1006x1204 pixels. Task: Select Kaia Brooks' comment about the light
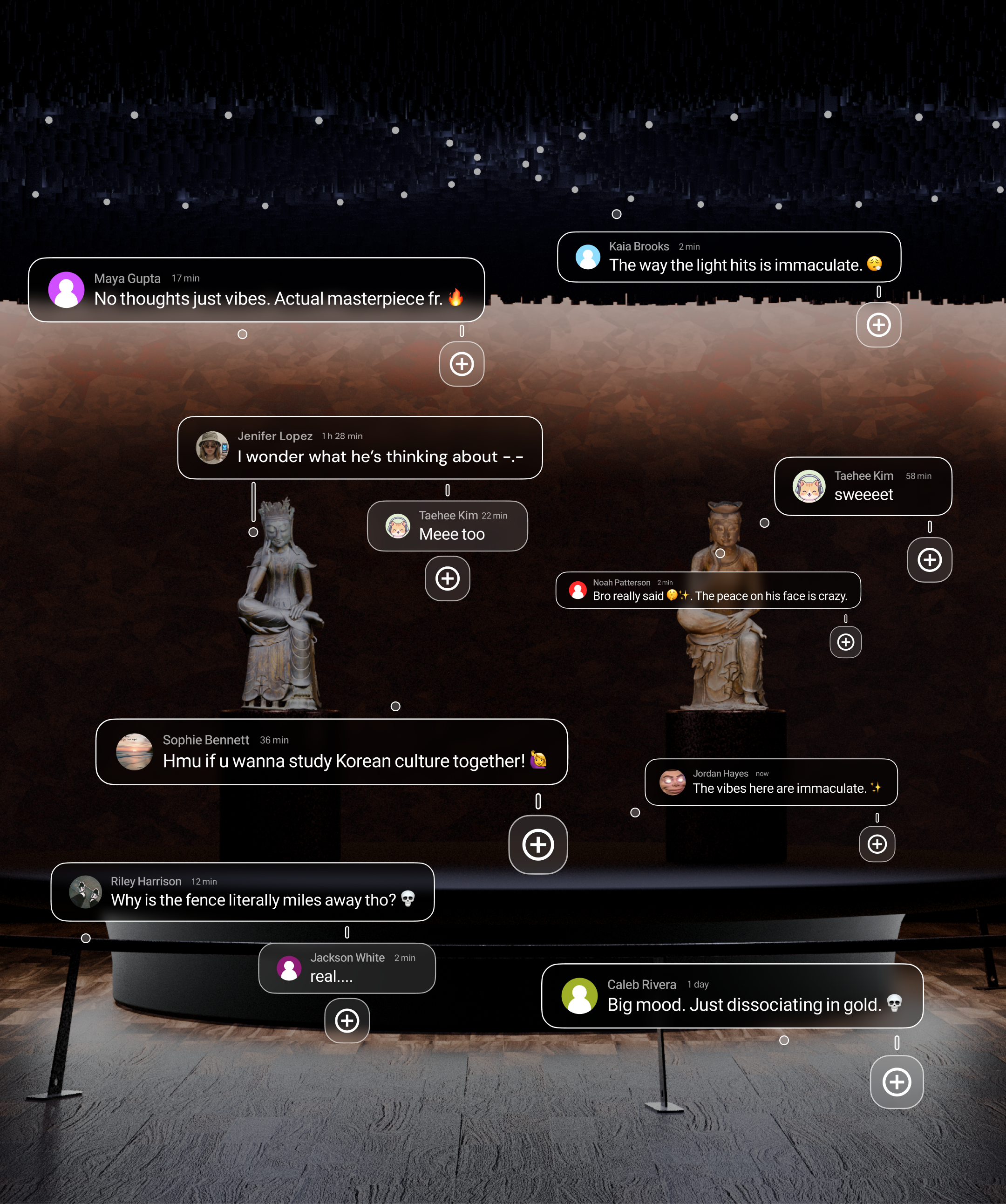pyautogui.click(x=728, y=258)
